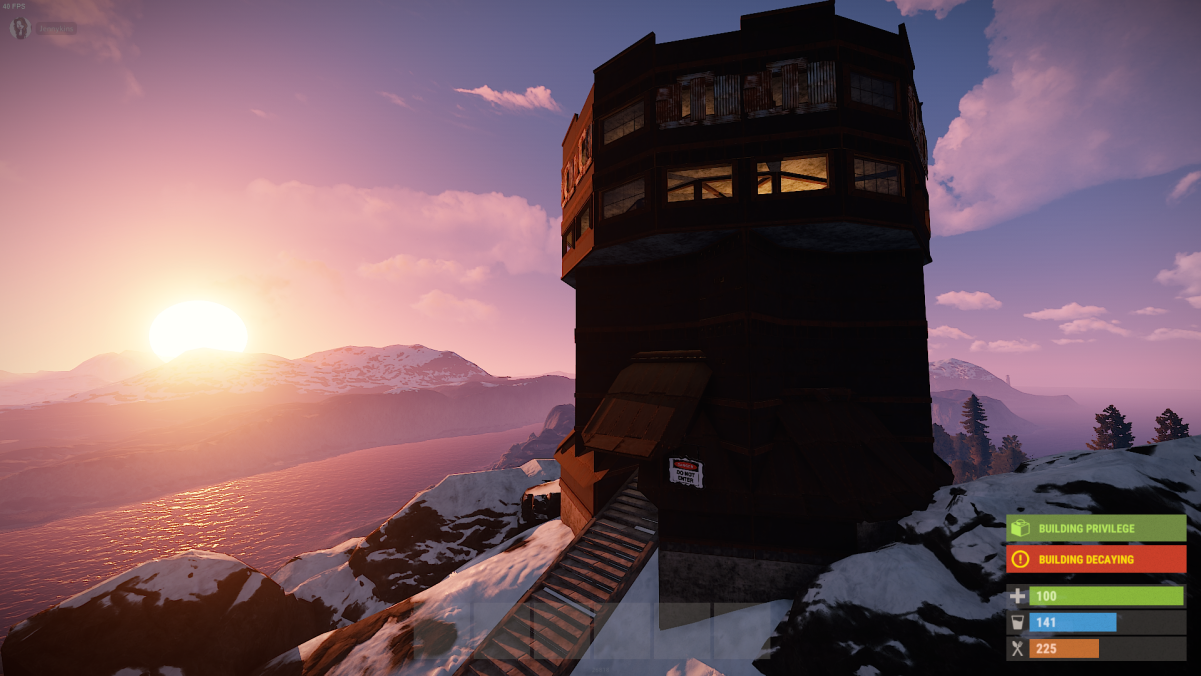Select the Jennykins name tag
The height and width of the screenshot is (676, 1201).
click(x=57, y=29)
